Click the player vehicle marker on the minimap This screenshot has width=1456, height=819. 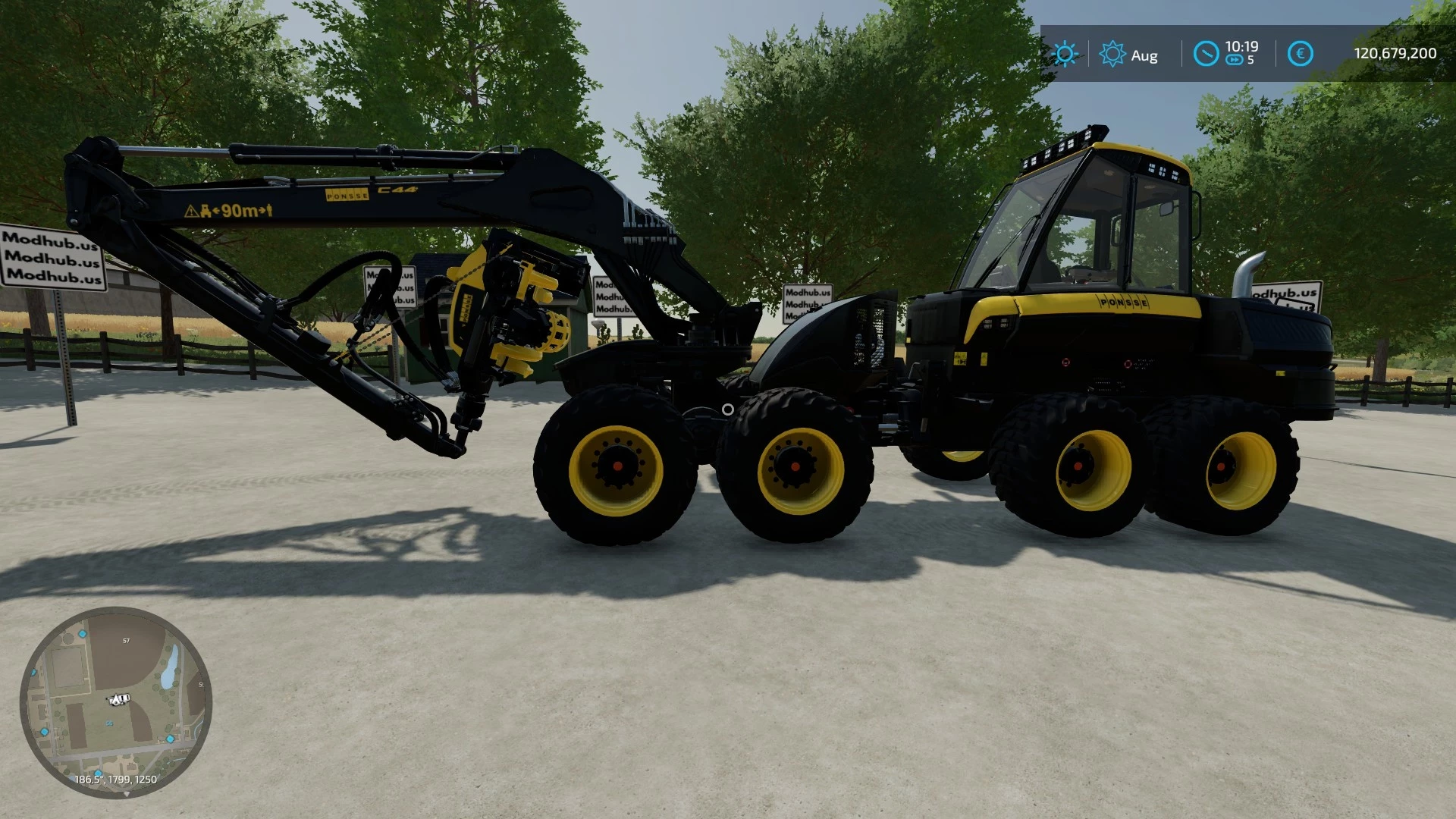pos(118,700)
